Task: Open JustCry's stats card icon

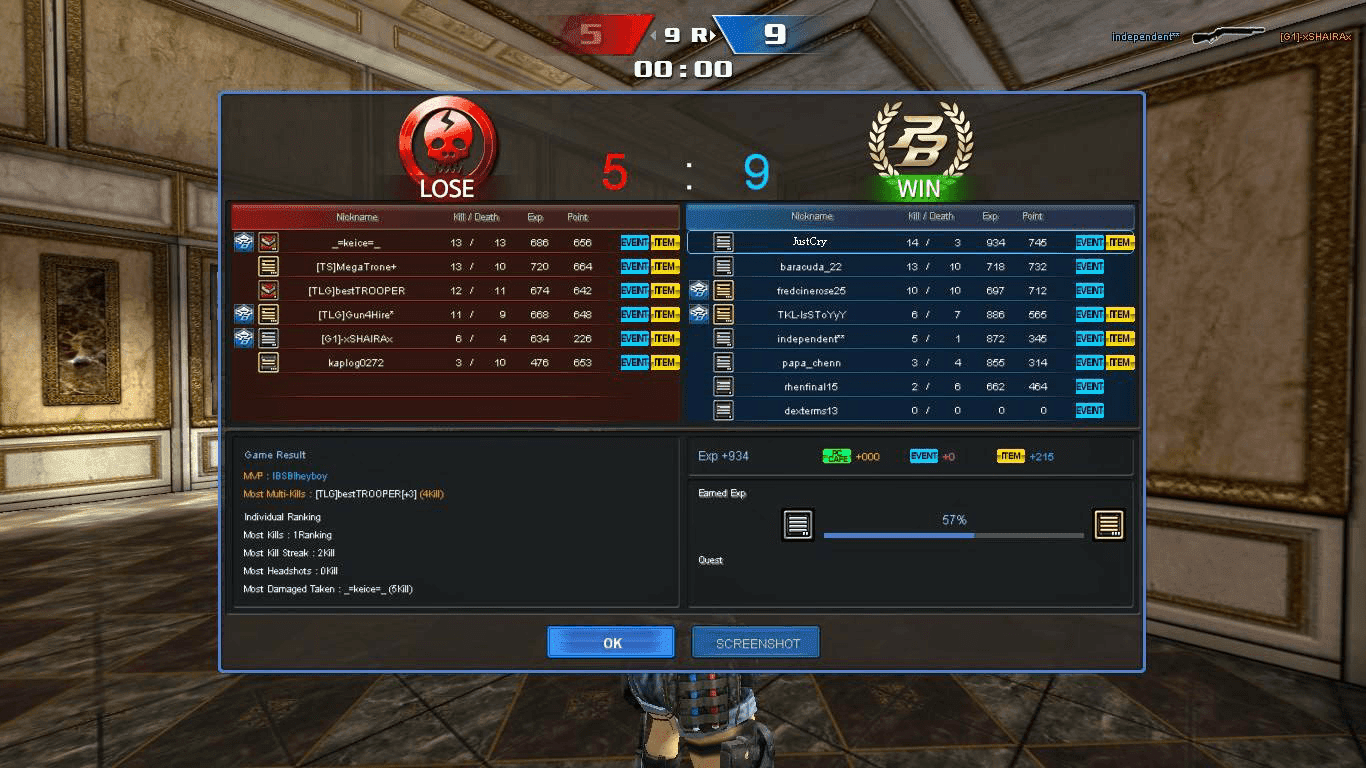Action: [x=721, y=241]
